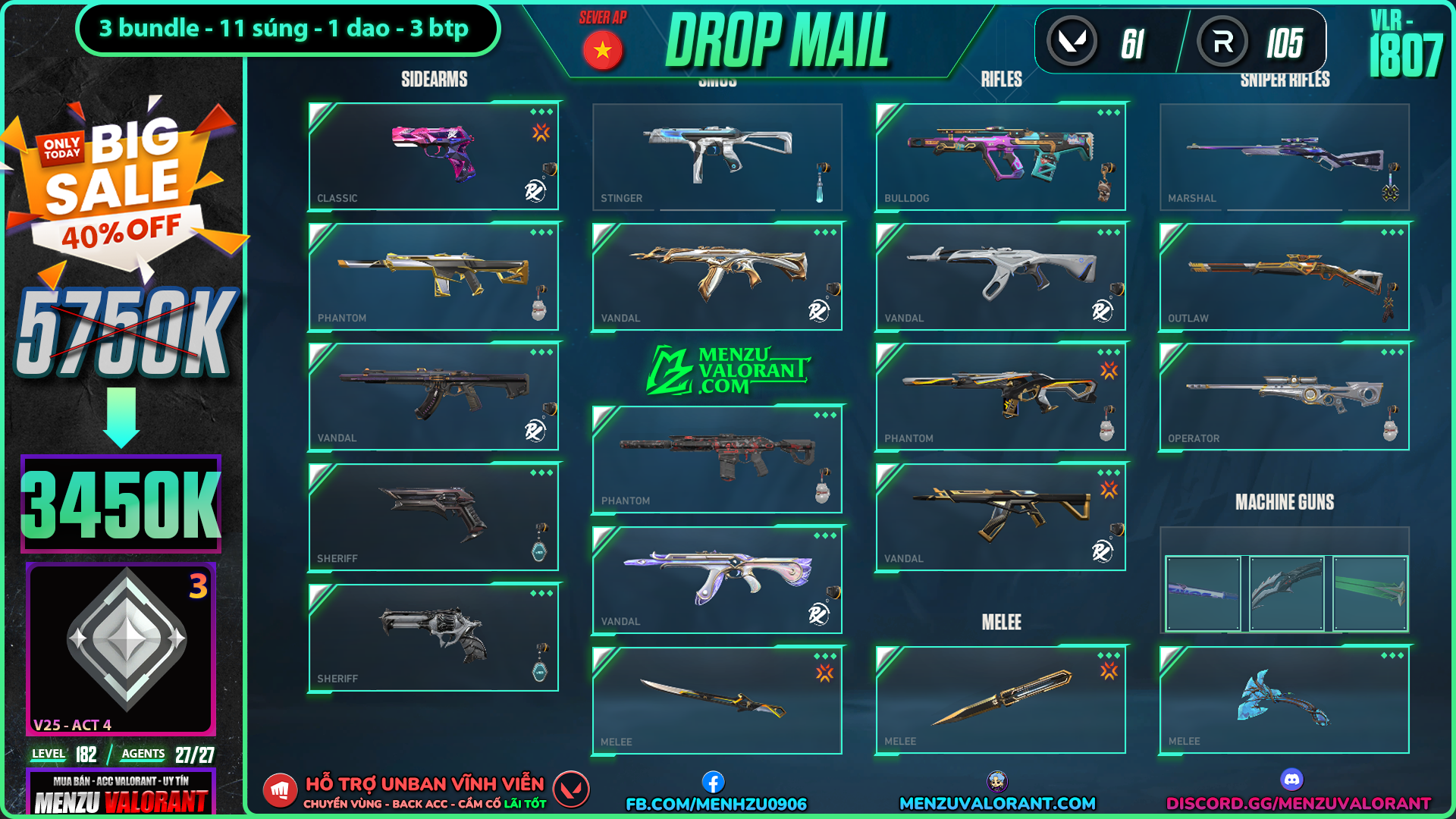Open the DISCORD.GG/MENZUVALORANT Discord link

(1298, 803)
